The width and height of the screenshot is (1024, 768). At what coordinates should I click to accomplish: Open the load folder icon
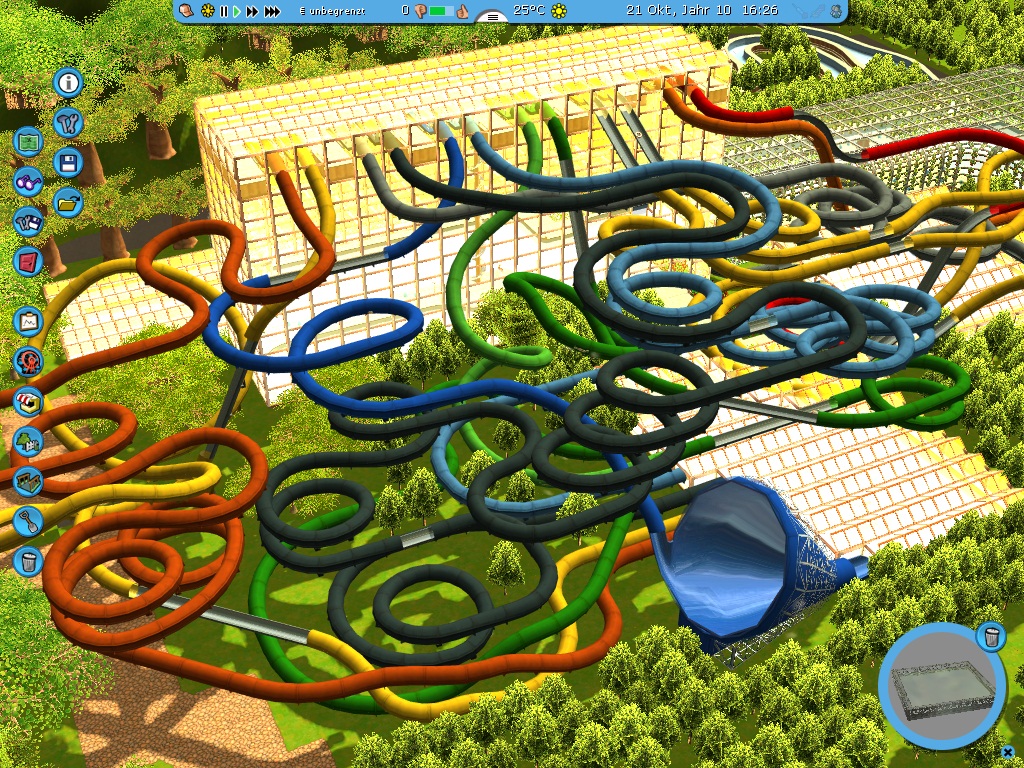(x=68, y=203)
